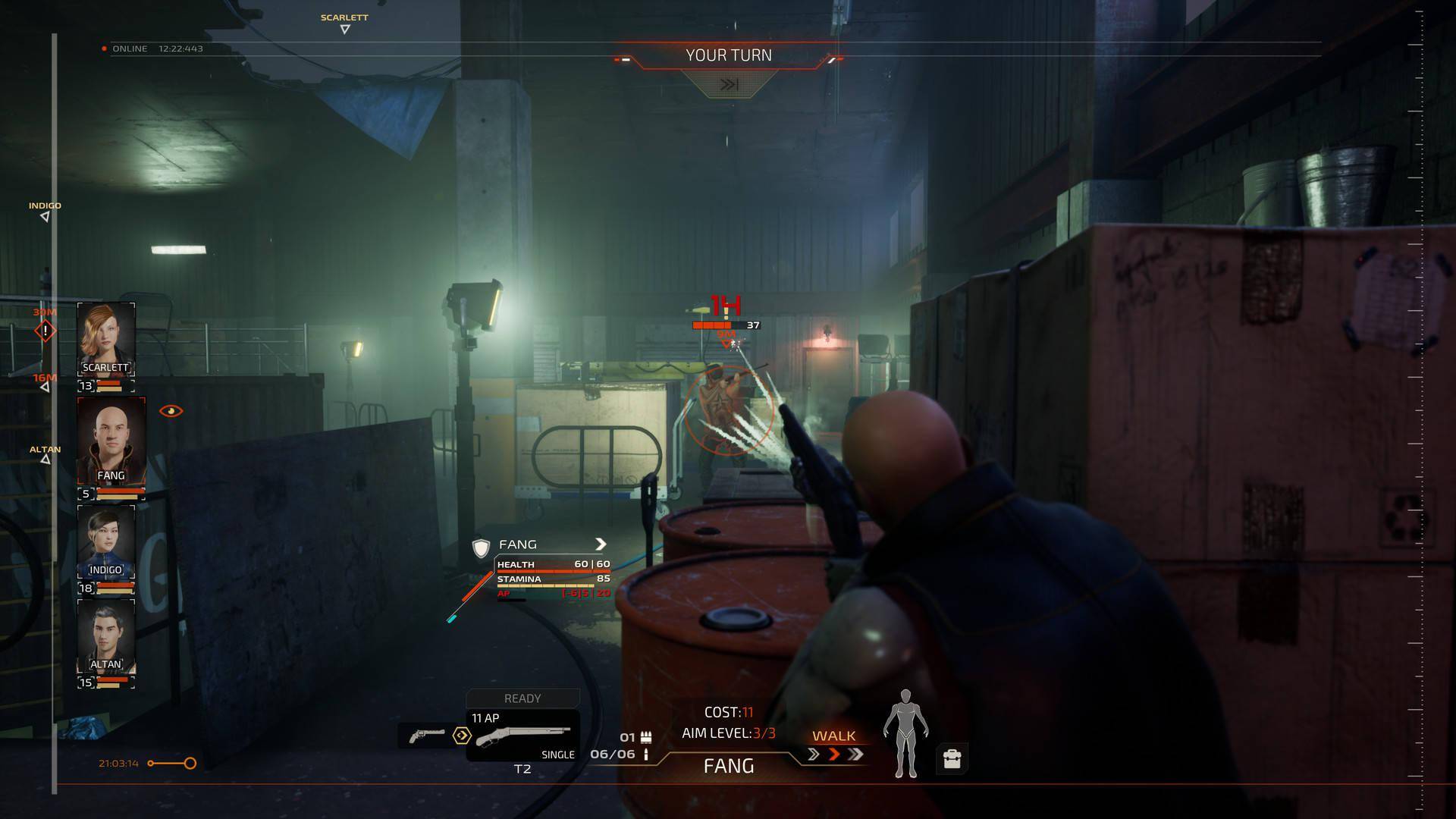The width and height of the screenshot is (1456, 819).
Task: Open the body stance silhouette icon
Action: click(x=905, y=734)
